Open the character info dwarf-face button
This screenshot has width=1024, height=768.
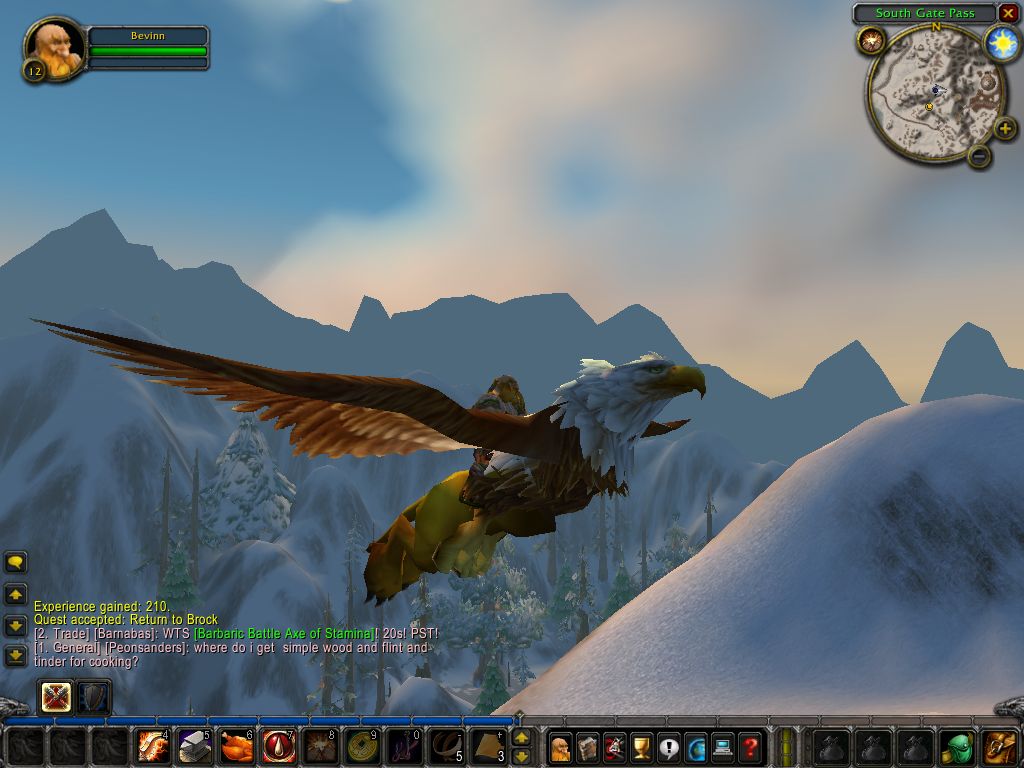click(560, 746)
